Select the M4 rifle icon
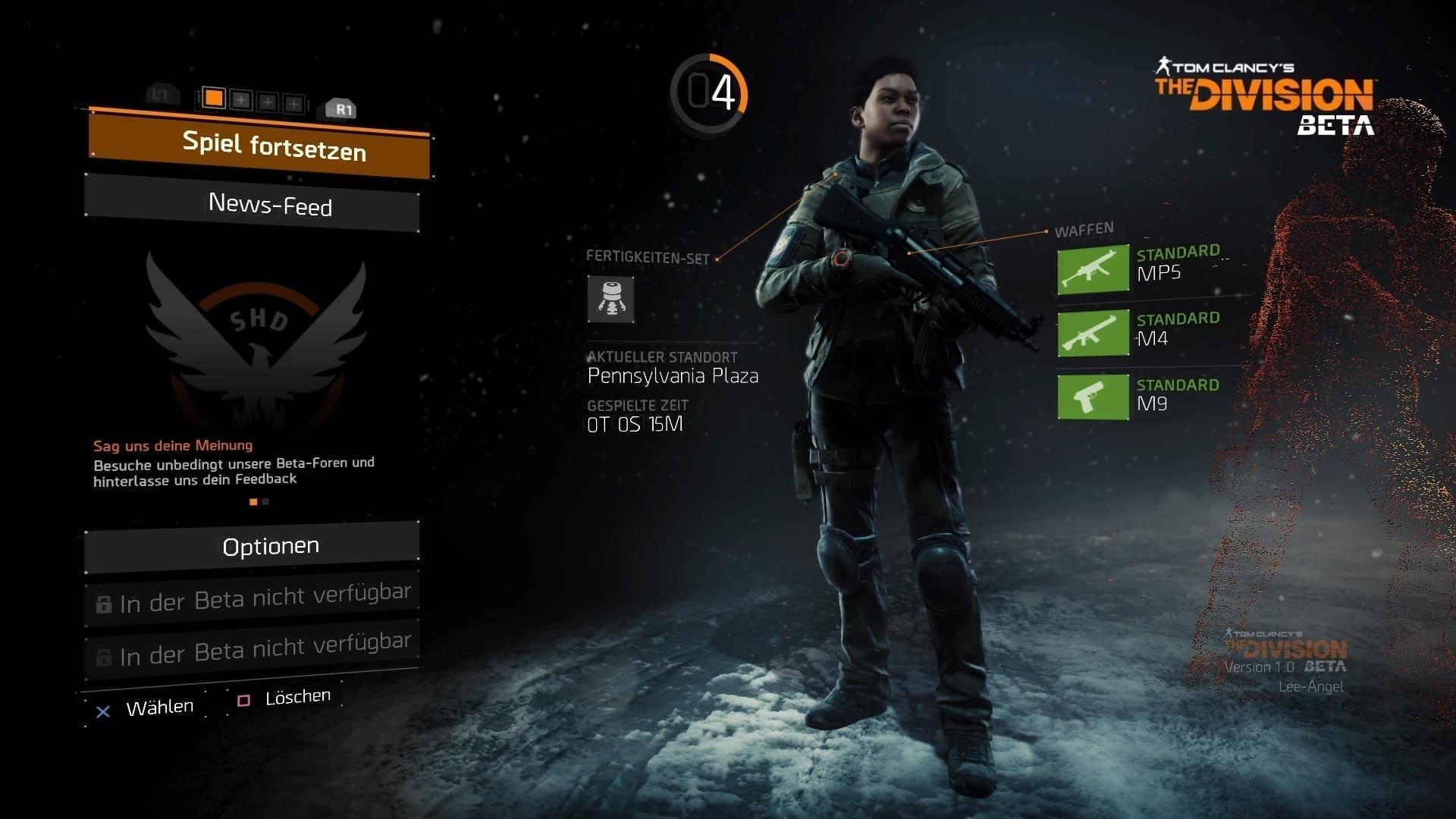The width and height of the screenshot is (1456, 819). pos(1093,333)
